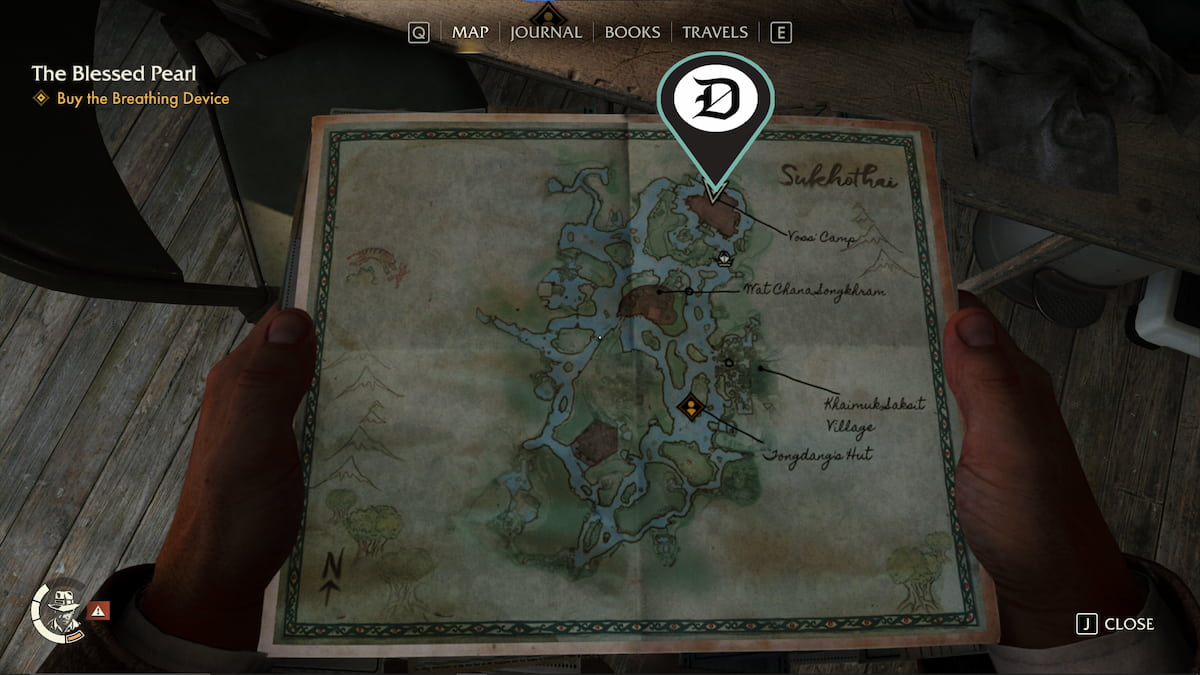Switch to the Map tab
The height and width of the screenshot is (675, 1200).
[470, 32]
